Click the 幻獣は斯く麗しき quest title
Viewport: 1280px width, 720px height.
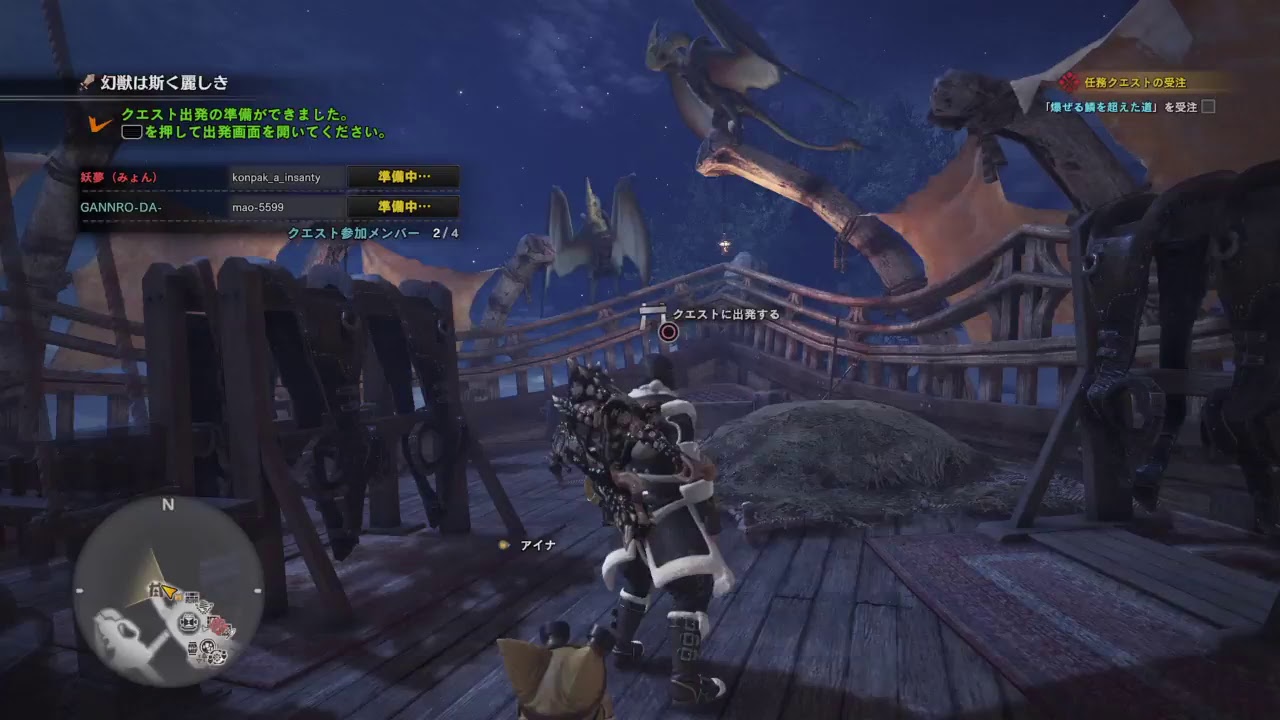[165, 83]
